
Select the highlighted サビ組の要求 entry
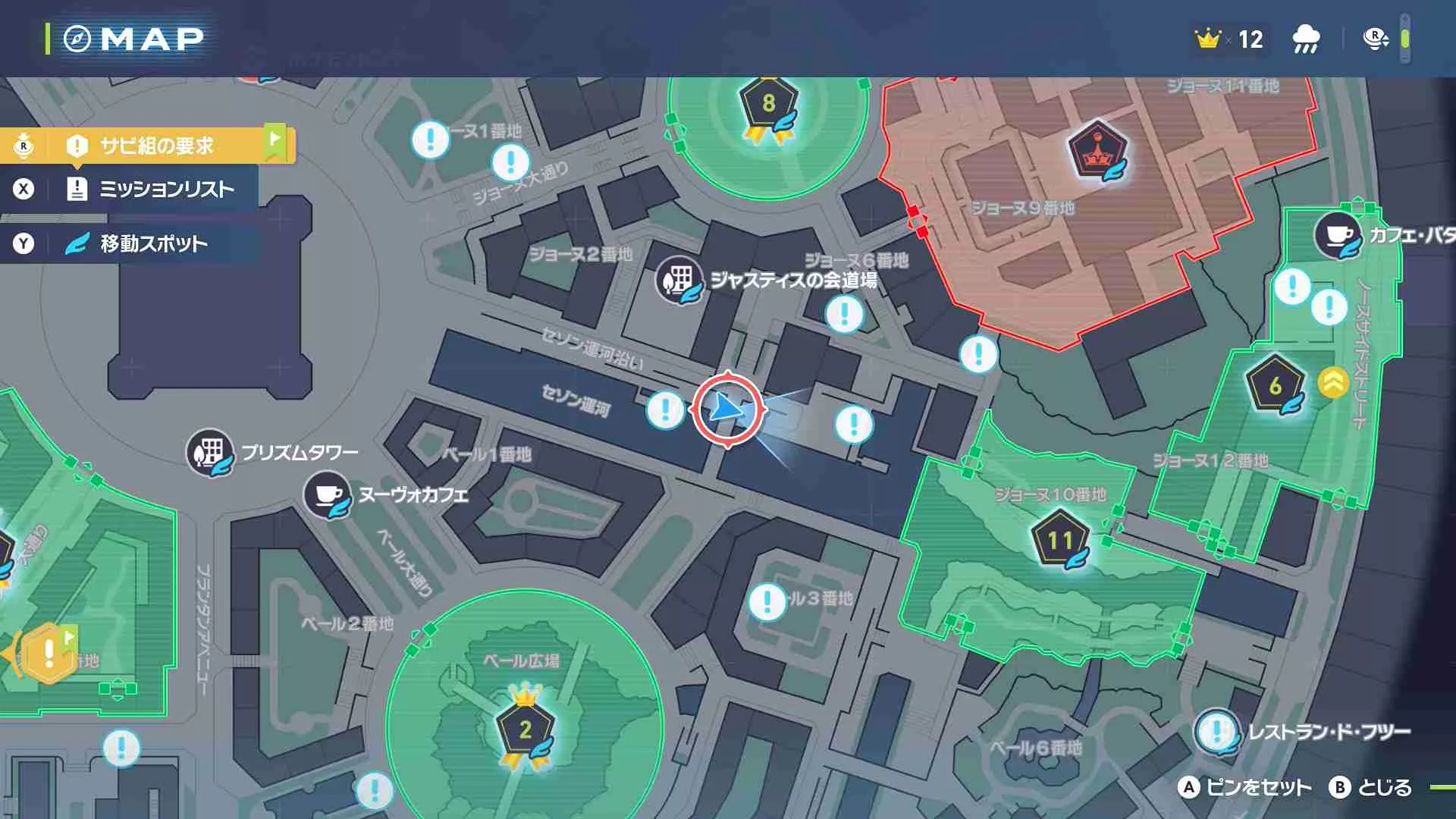(150, 144)
